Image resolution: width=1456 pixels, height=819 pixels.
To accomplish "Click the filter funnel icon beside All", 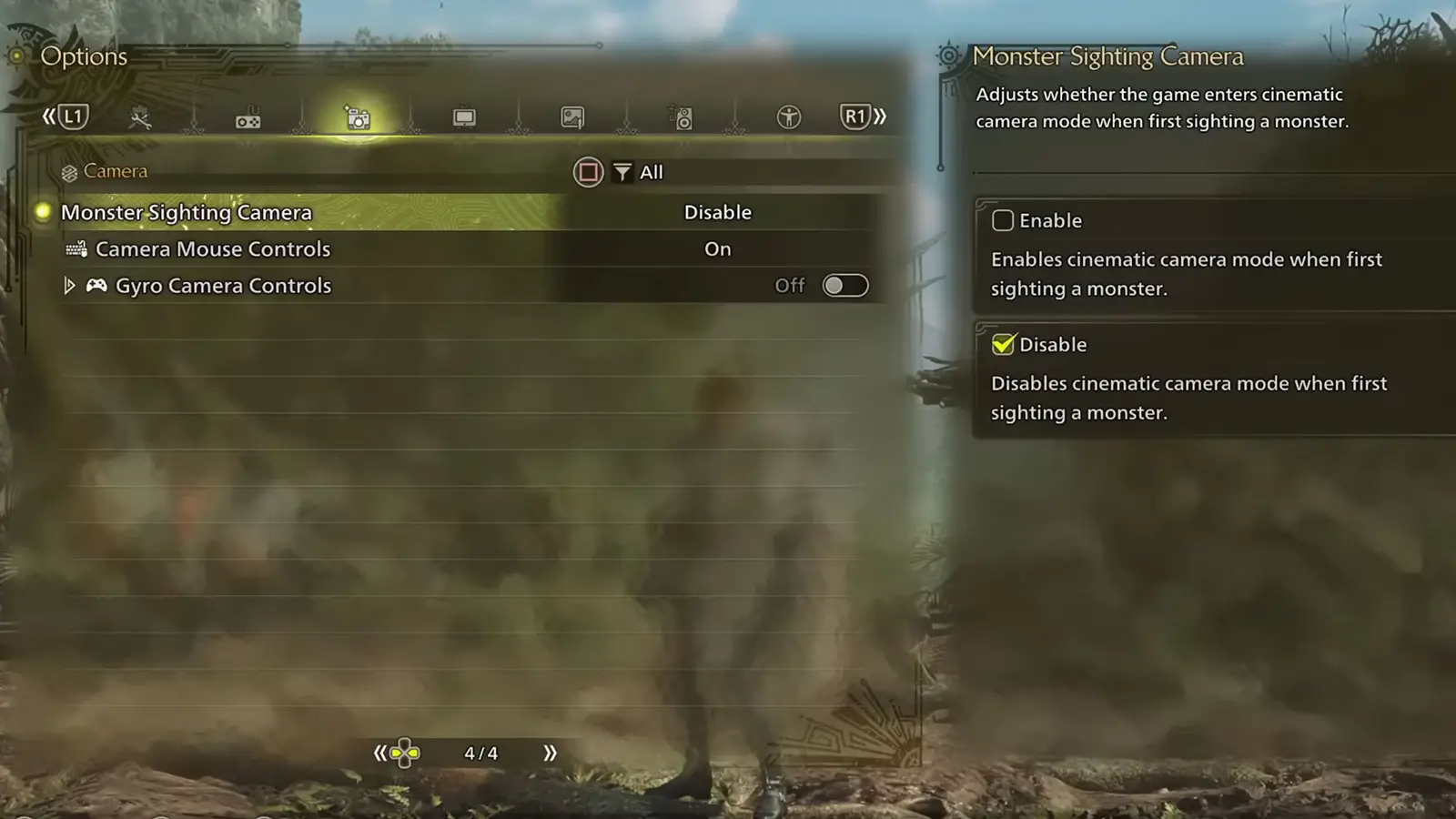I will tap(623, 172).
